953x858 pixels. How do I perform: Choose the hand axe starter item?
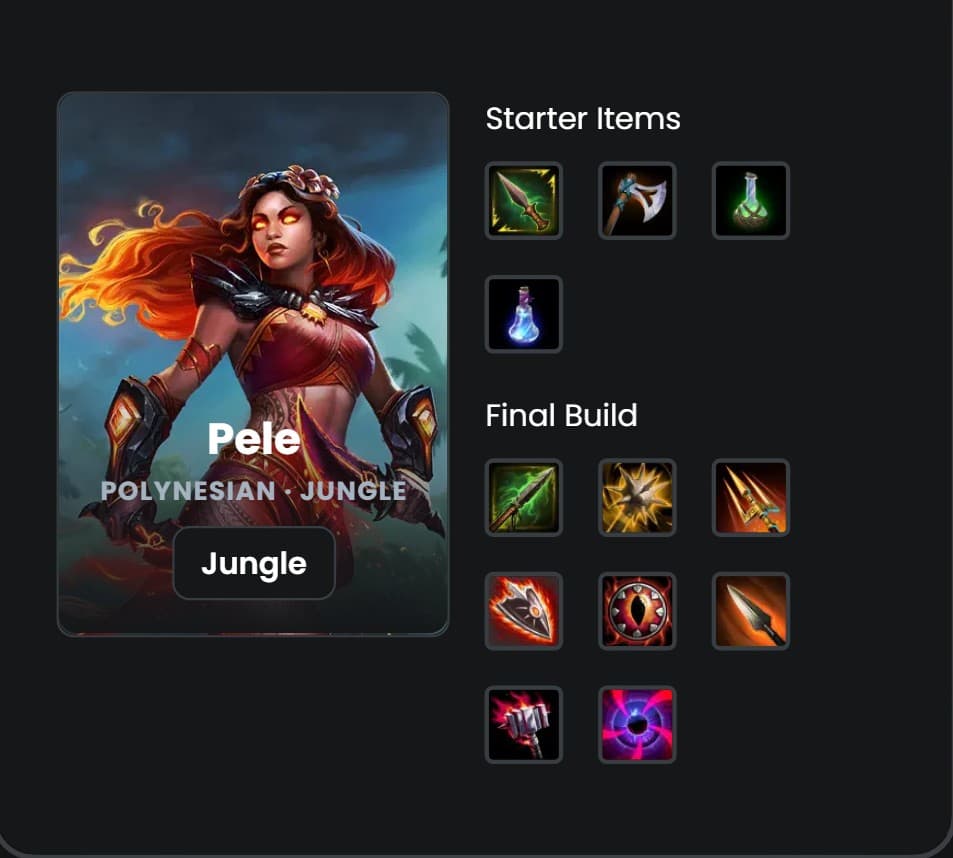point(637,201)
